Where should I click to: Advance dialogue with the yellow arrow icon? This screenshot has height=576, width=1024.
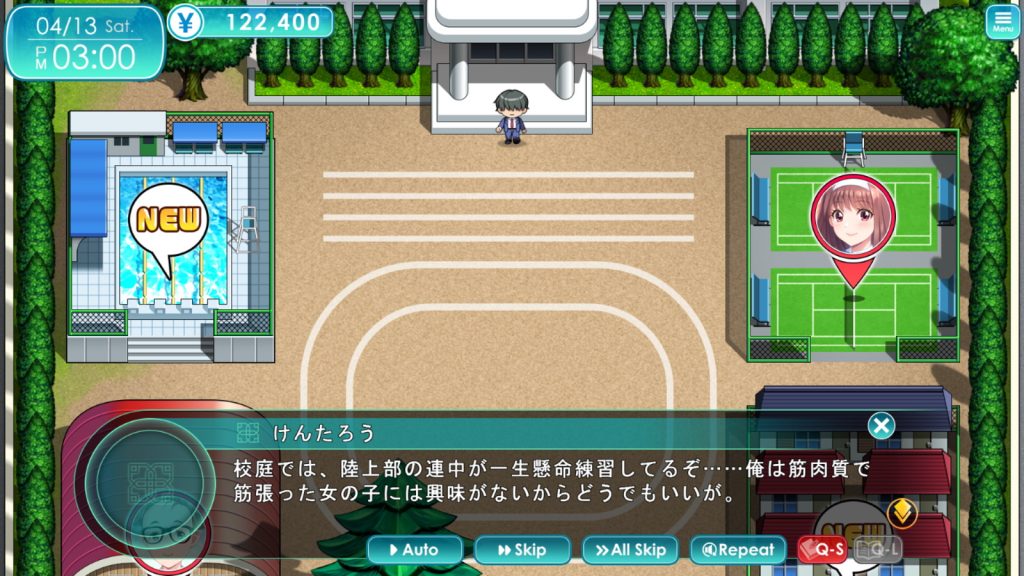pos(902,513)
